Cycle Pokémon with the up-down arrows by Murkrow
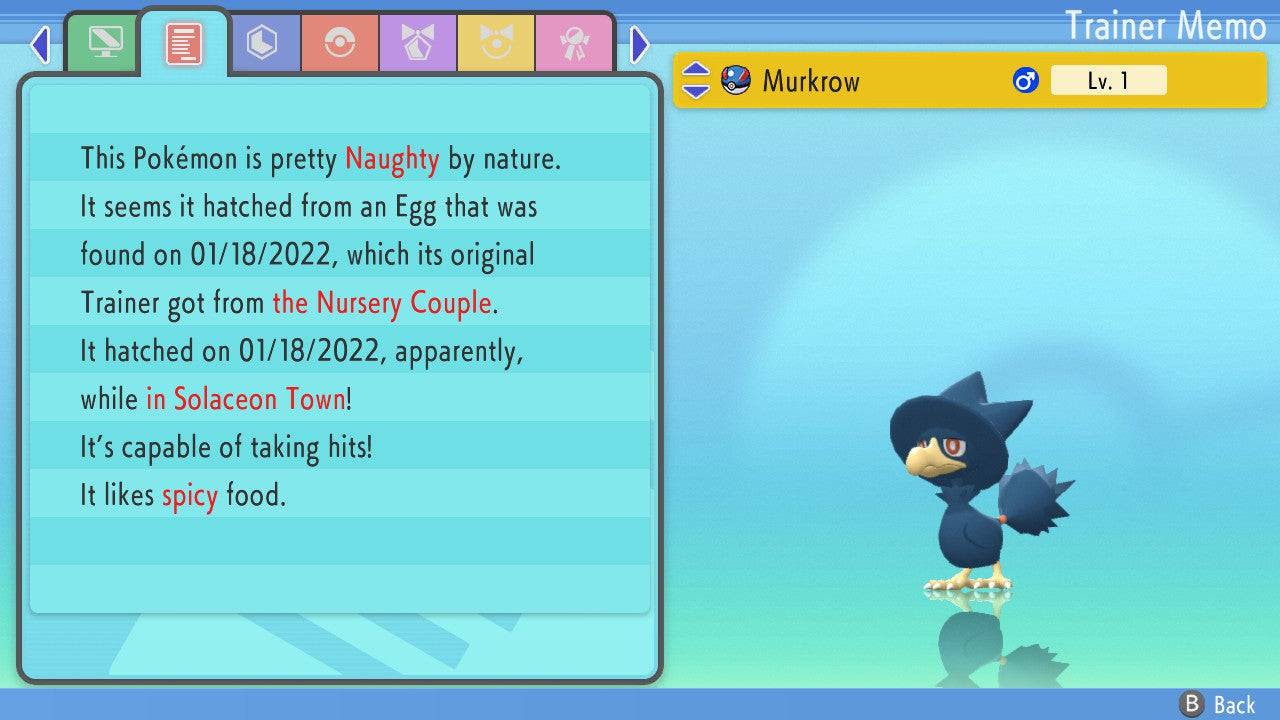The height and width of the screenshot is (720, 1280). [696, 81]
